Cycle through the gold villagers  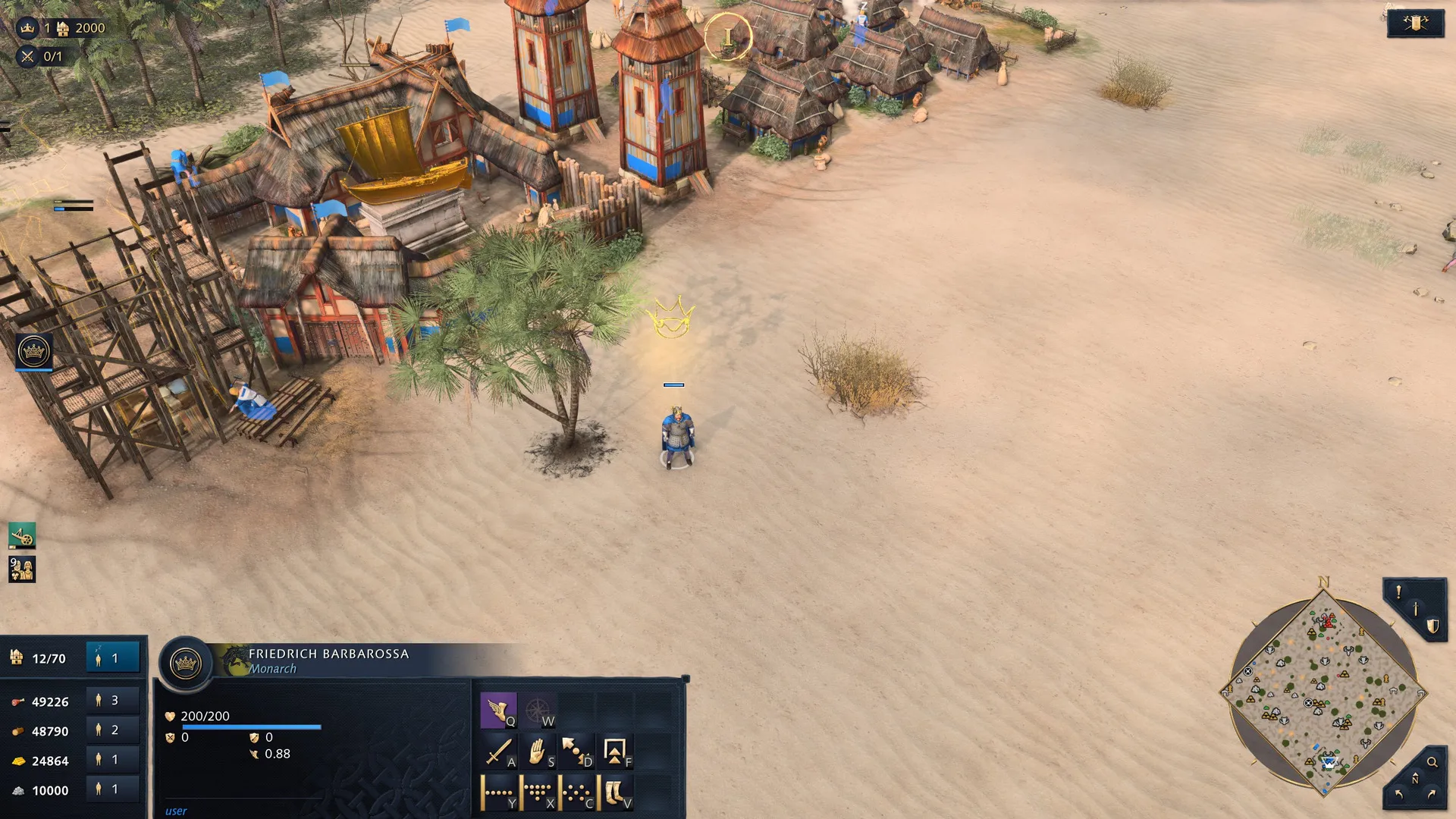pos(112,760)
